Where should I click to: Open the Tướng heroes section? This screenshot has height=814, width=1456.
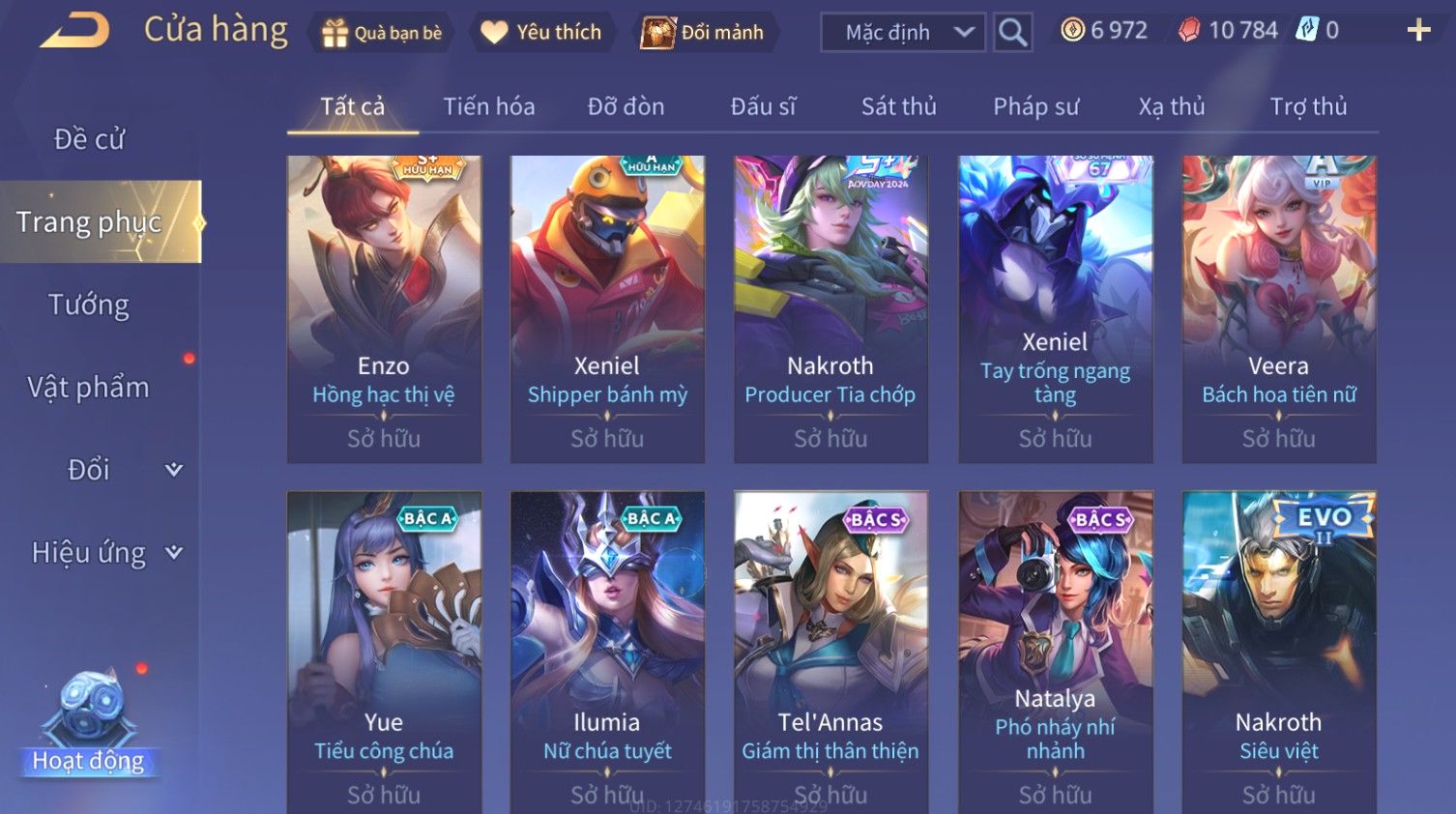coord(89,305)
